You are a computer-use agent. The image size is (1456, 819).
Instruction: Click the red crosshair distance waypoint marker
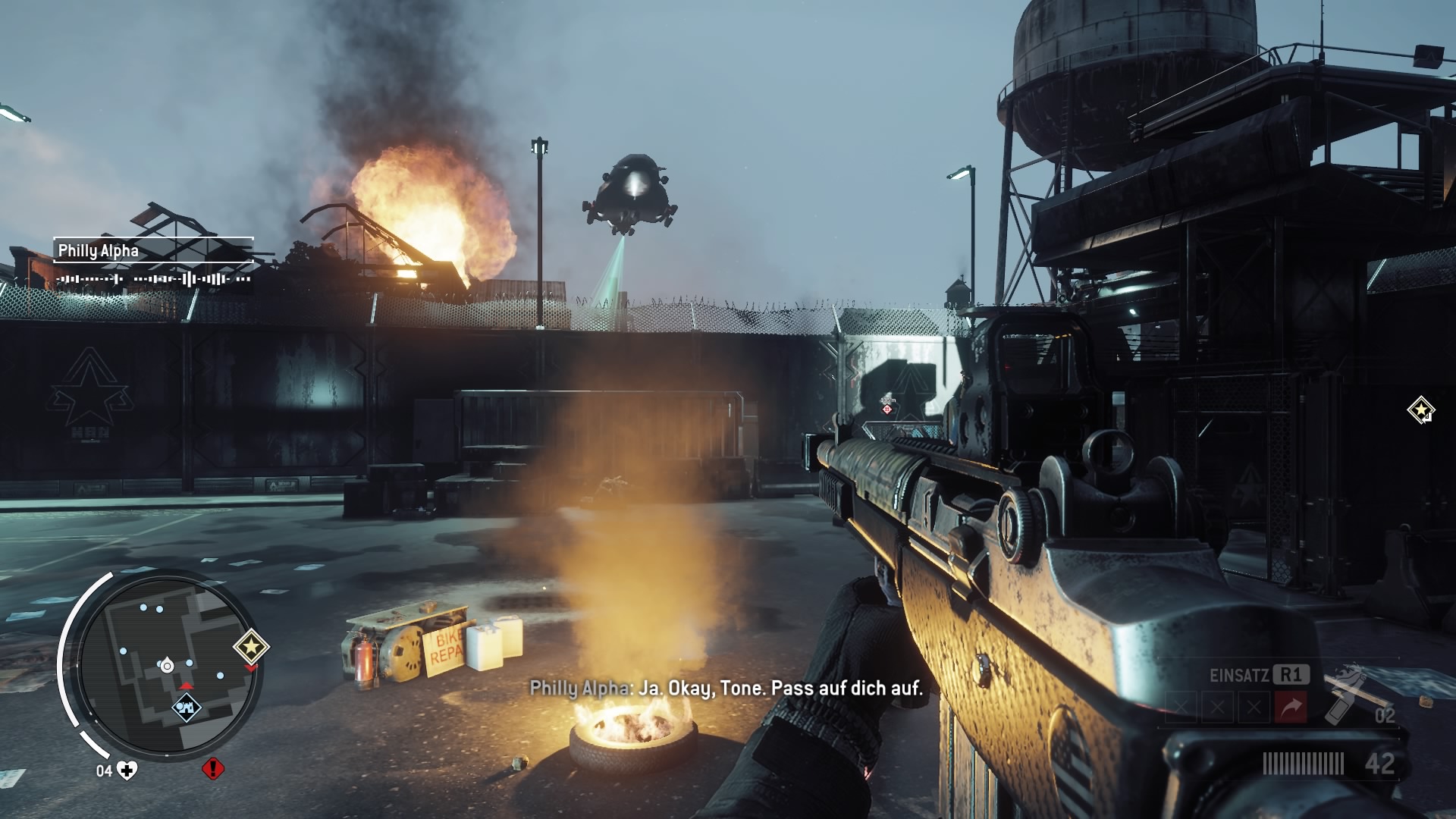click(887, 409)
